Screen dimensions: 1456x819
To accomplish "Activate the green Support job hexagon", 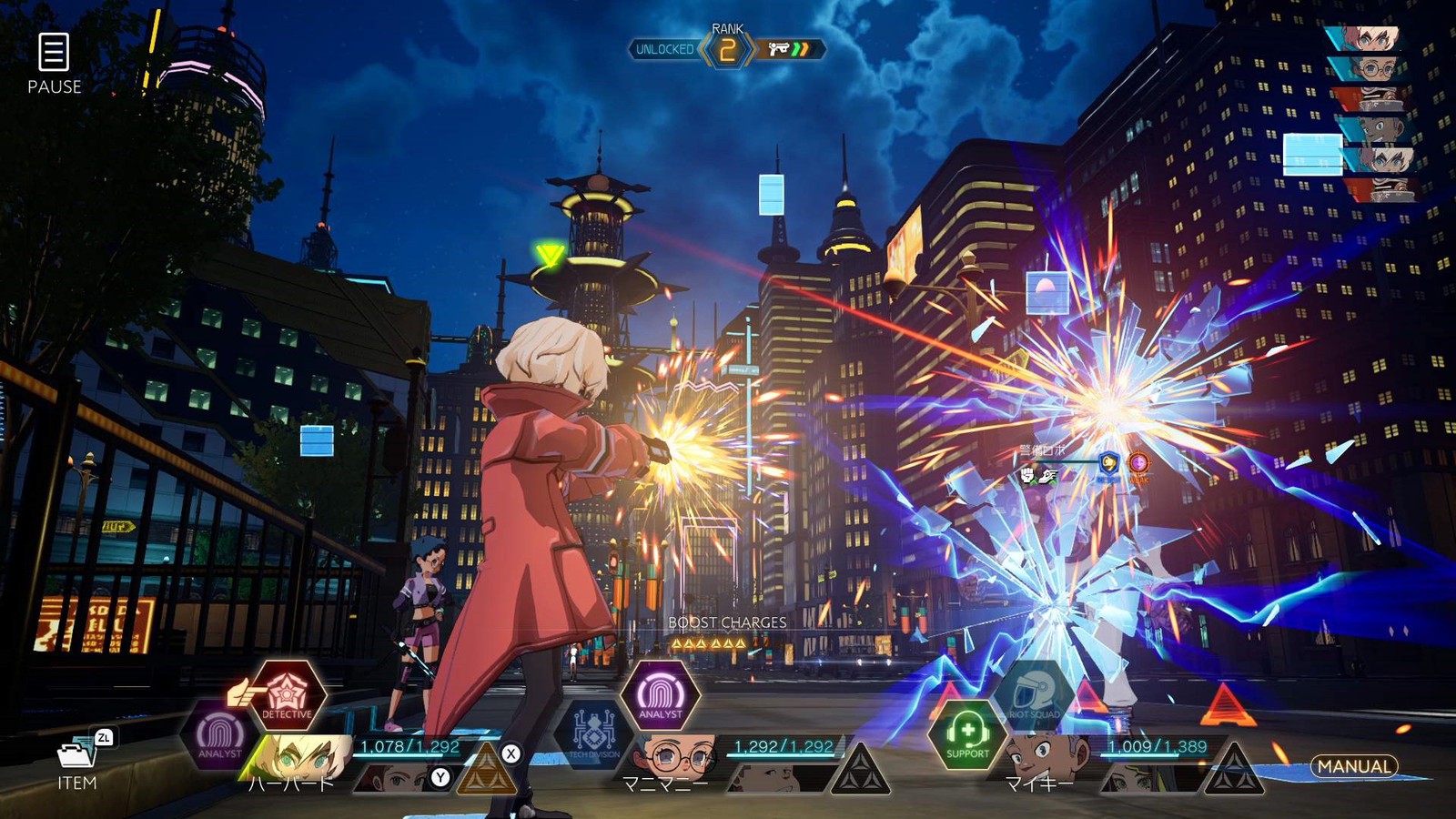I will 966,735.
